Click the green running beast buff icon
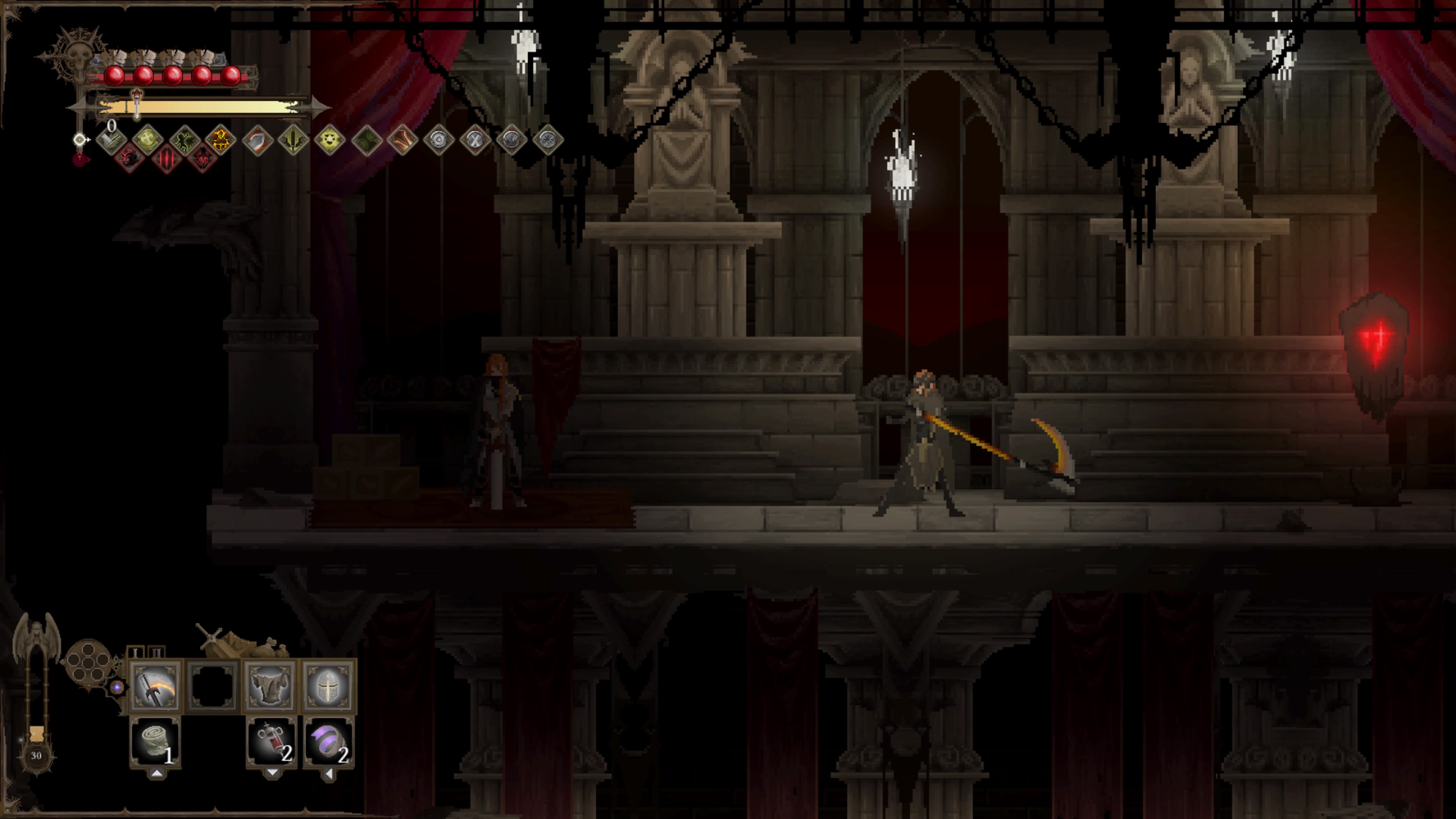This screenshot has width=1456, height=819. click(x=184, y=139)
